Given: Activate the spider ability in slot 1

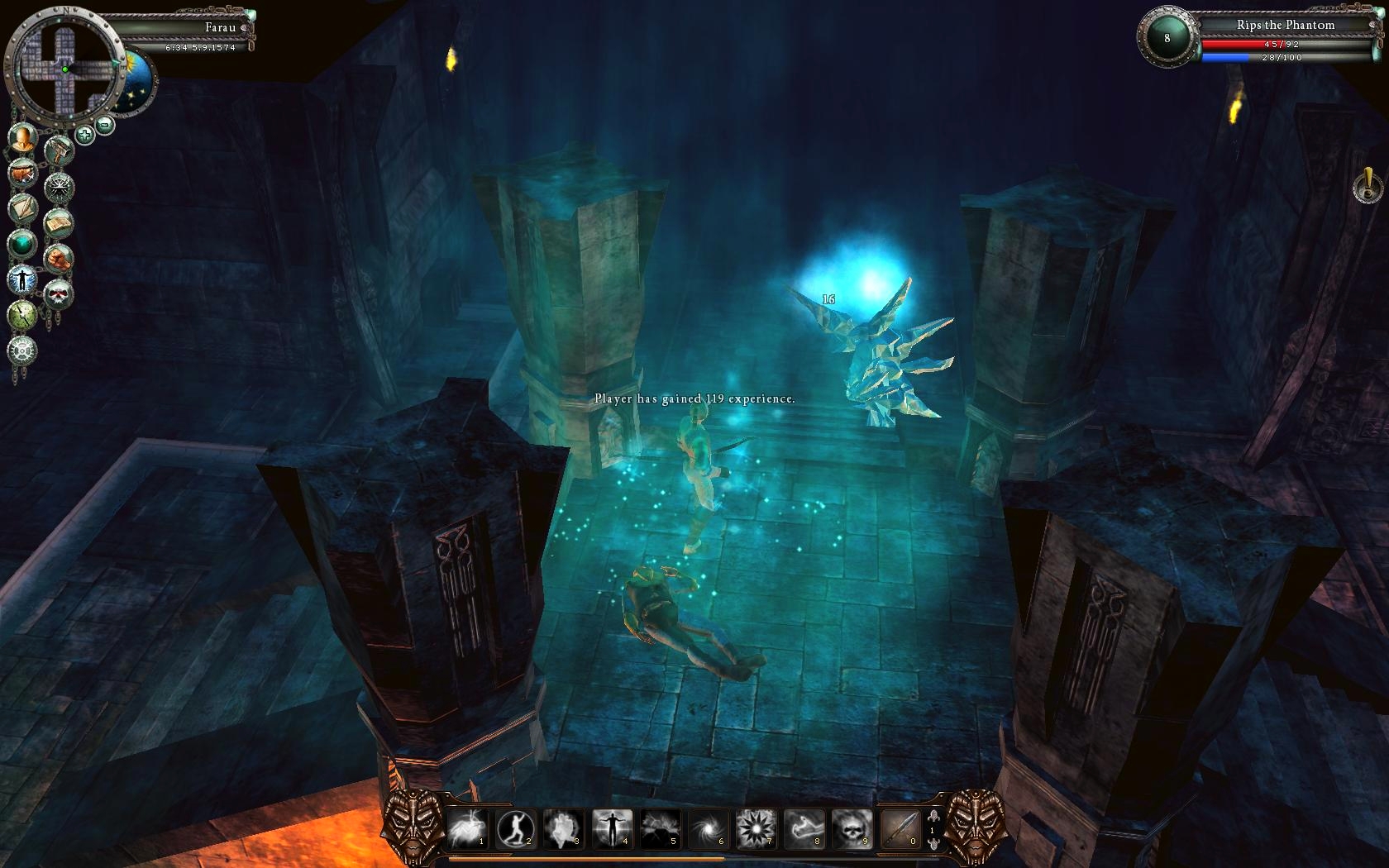Looking at the screenshot, I should pos(467,827).
